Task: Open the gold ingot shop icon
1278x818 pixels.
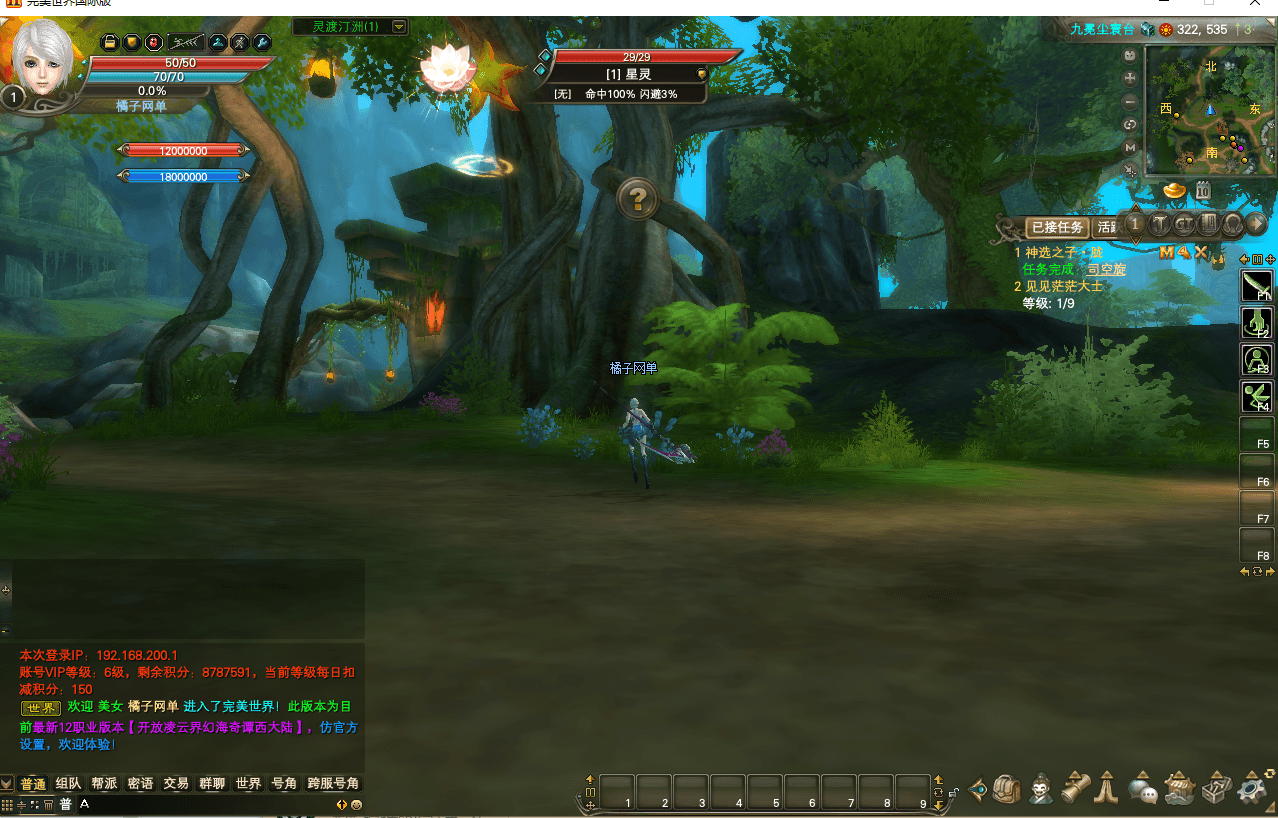Action: pyautogui.click(x=1175, y=190)
